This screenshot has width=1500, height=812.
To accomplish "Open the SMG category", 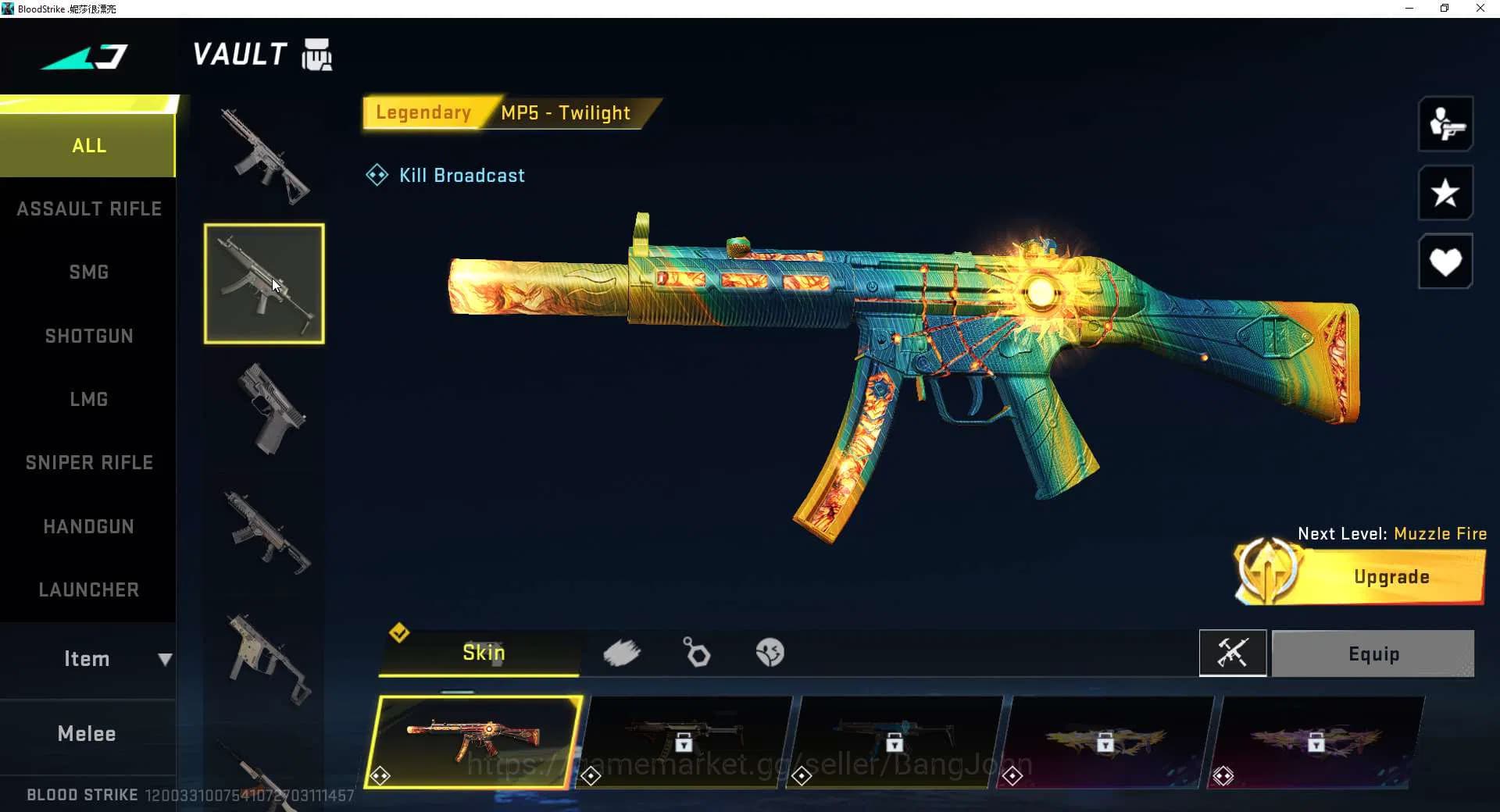I will tap(88, 272).
